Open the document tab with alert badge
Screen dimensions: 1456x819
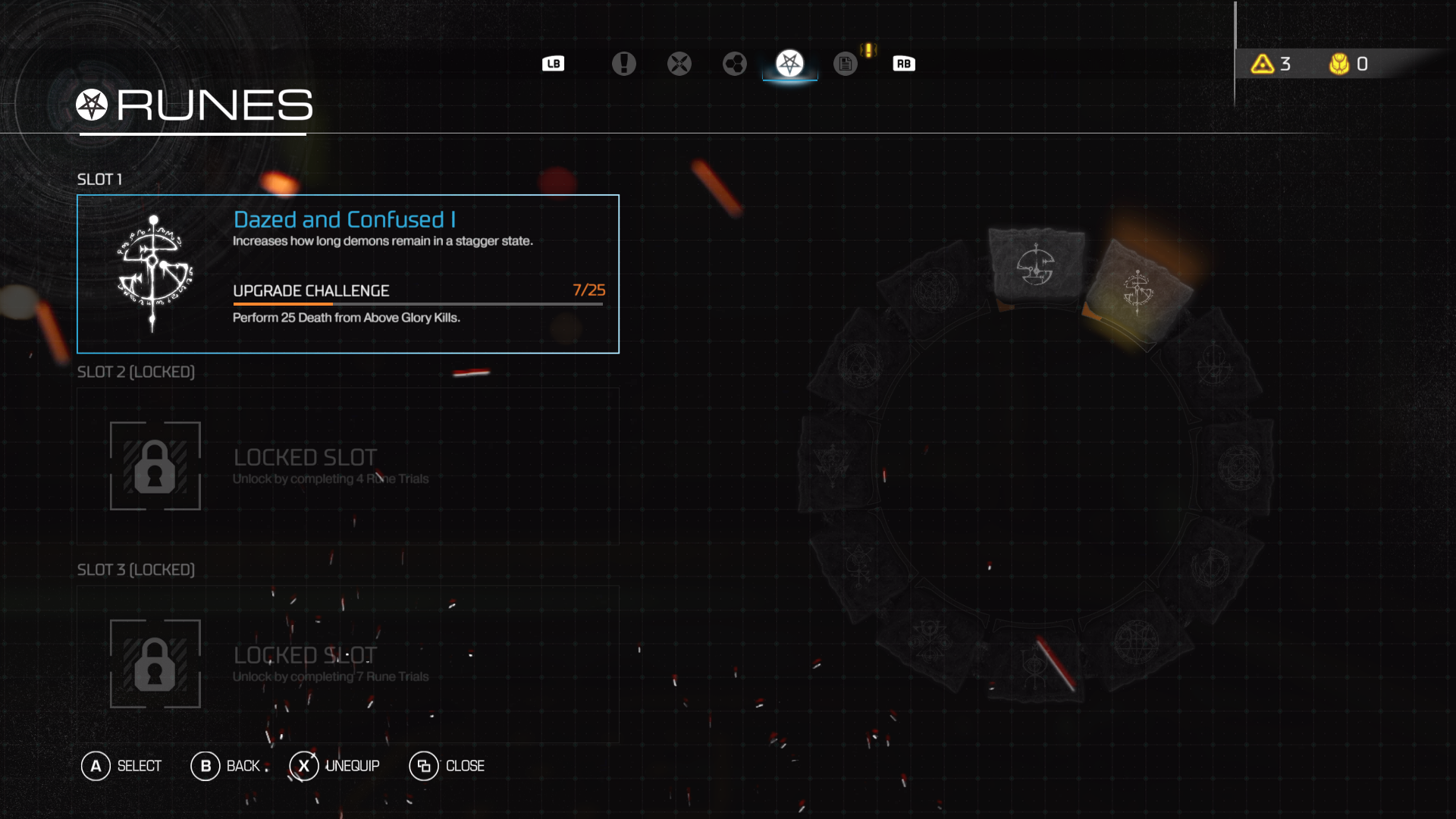click(846, 64)
